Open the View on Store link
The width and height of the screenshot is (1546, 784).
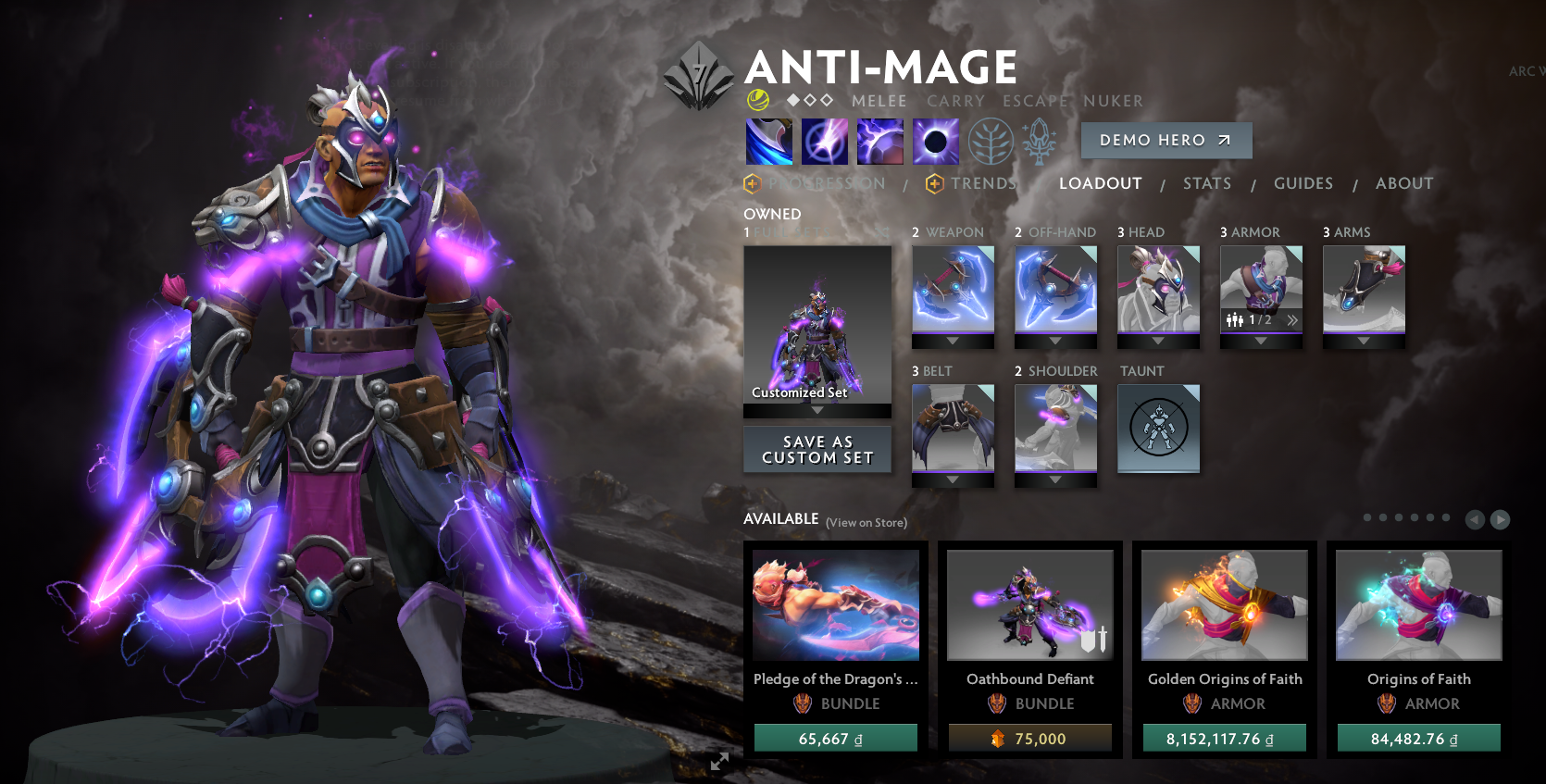click(865, 522)
